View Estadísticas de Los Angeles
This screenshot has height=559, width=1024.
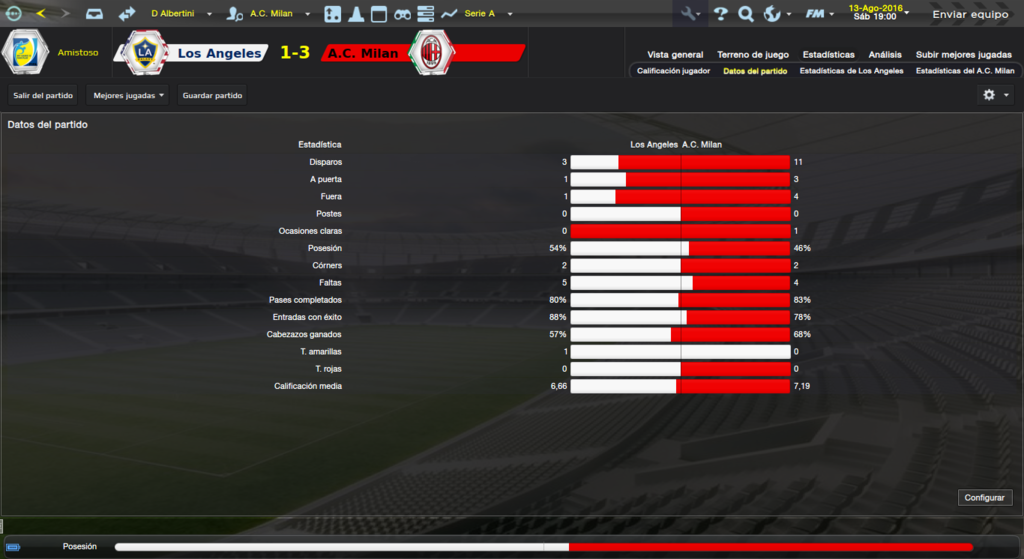851,71
